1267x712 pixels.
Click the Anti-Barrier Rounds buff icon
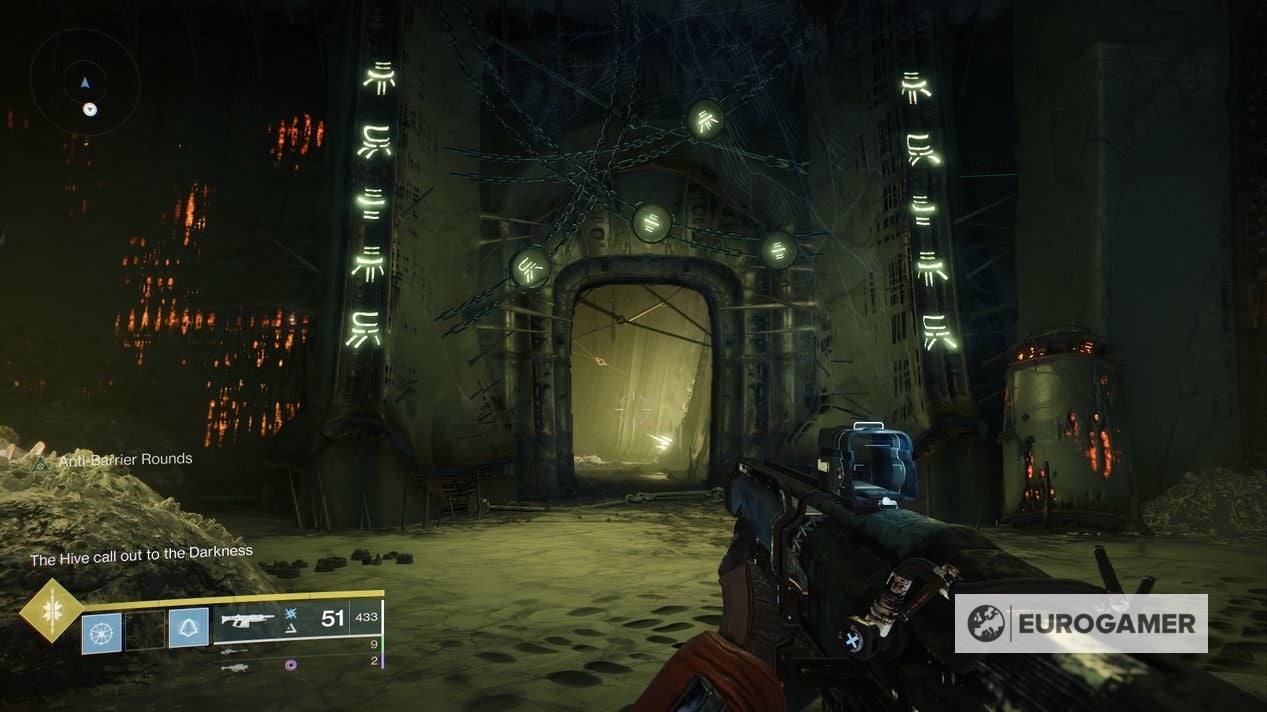pyautogui.click(x=41, y=463)
